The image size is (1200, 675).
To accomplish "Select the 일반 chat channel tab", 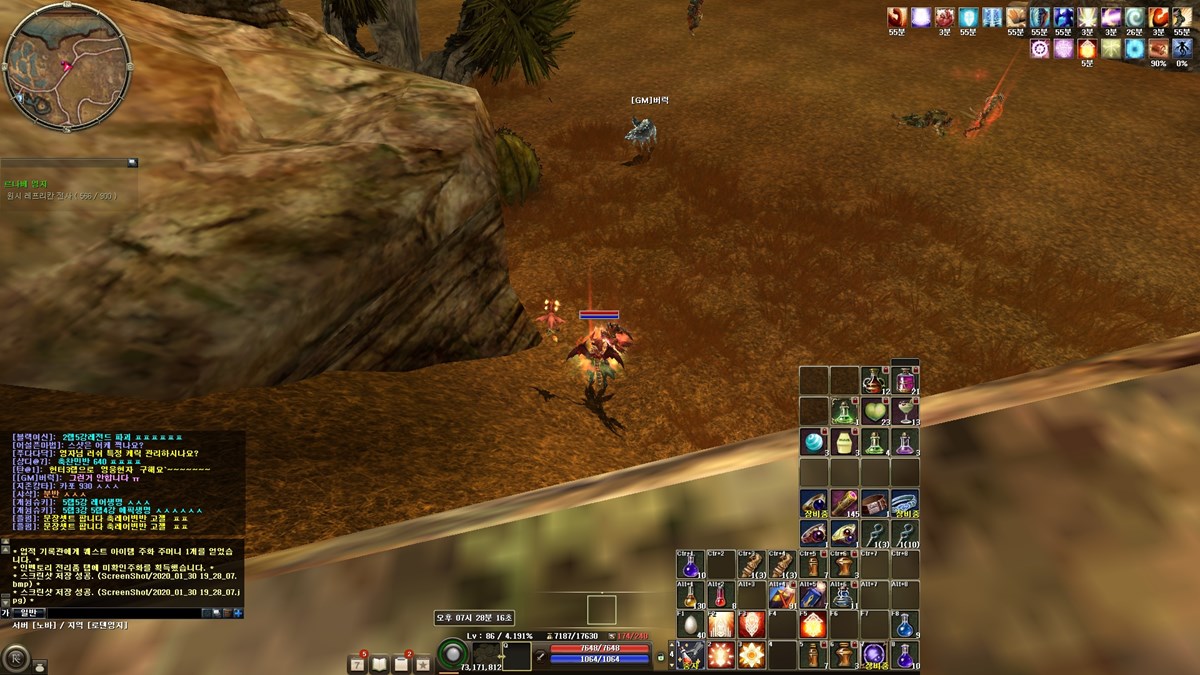I will pyautogui.click(x=27, y=612).
